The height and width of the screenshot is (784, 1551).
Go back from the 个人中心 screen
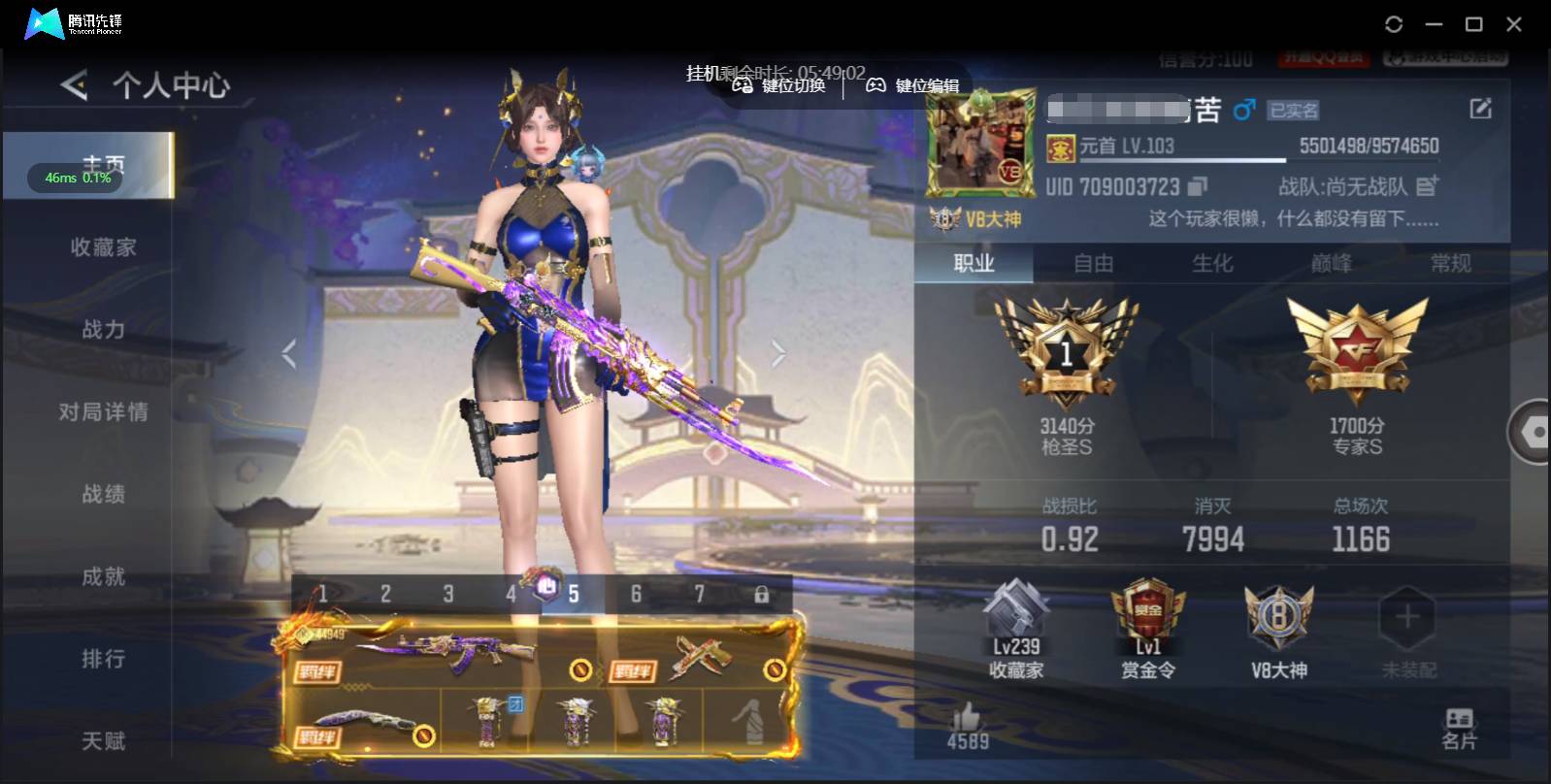tap(74, 85)
